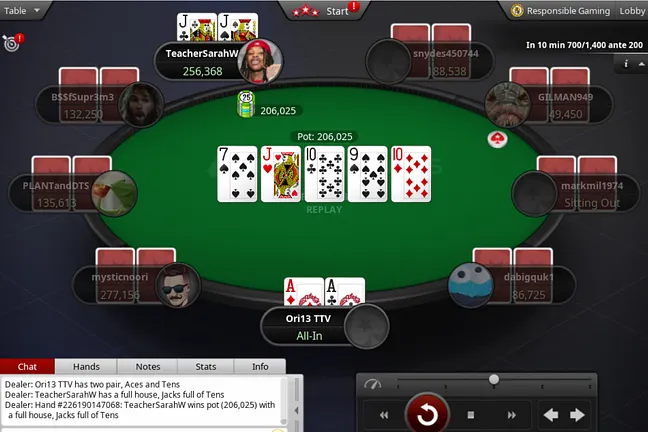Adjust the replay speed slider knob
This screenshot has height=432, width=648.
(x=493, y=380)
